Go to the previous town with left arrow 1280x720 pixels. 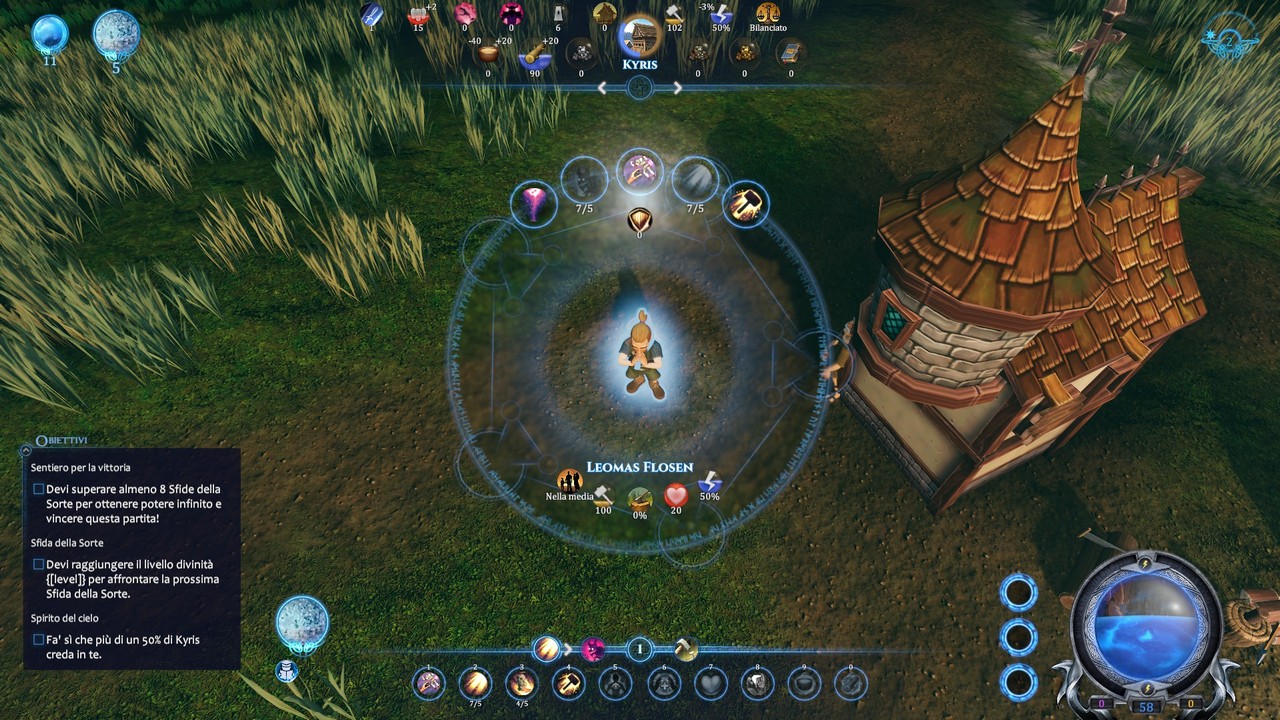tap(602, 88)
